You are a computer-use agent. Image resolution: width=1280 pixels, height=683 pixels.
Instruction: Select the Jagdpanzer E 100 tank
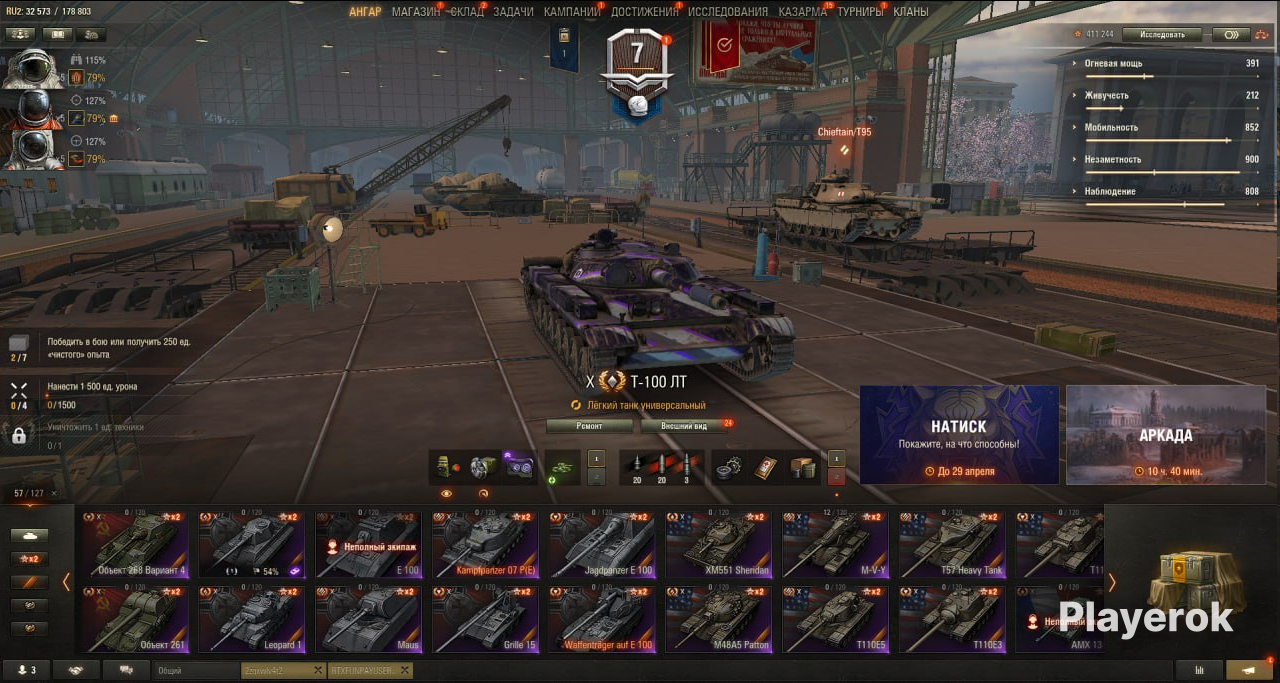(602, 545)
